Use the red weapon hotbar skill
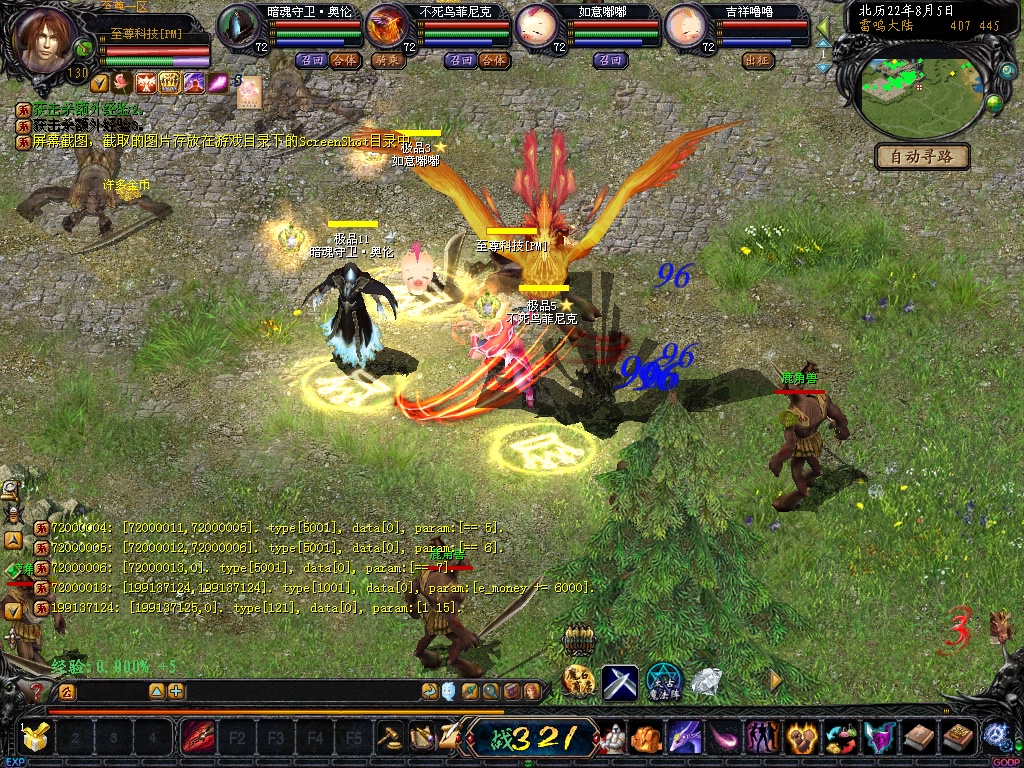 point(197,740)
